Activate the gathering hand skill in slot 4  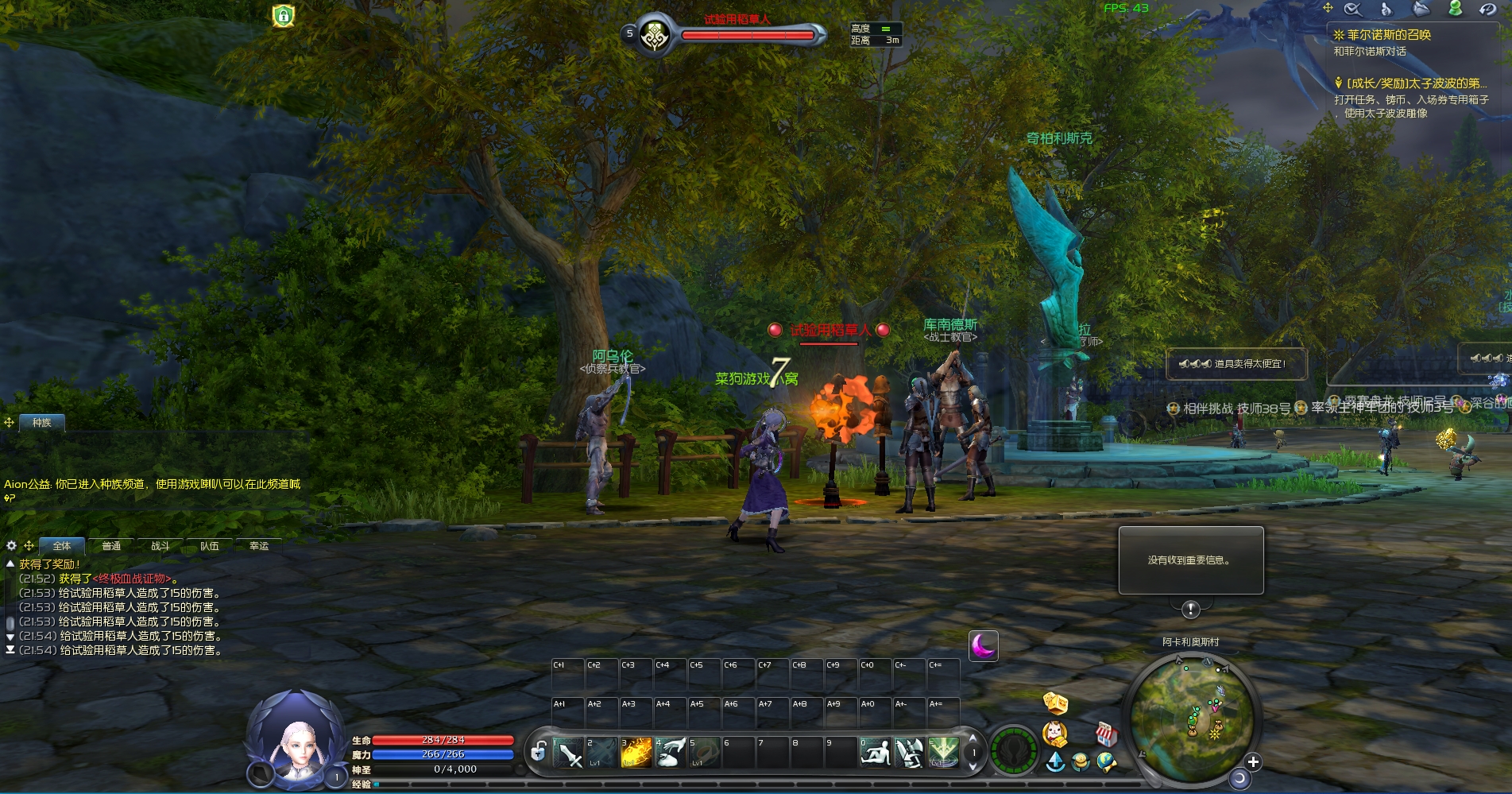tap(671, 752)
